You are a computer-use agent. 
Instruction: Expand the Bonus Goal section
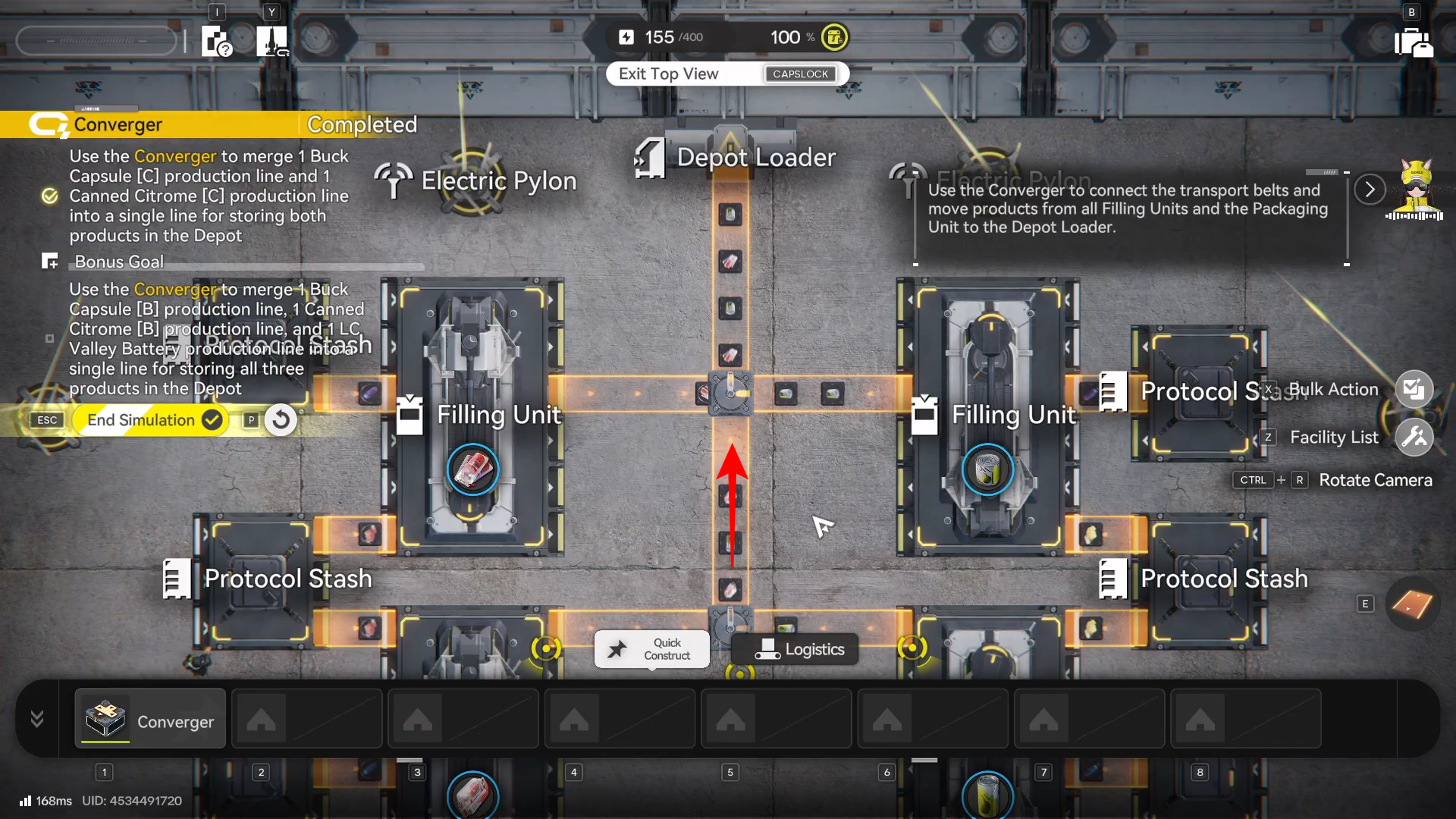(50, 262)
